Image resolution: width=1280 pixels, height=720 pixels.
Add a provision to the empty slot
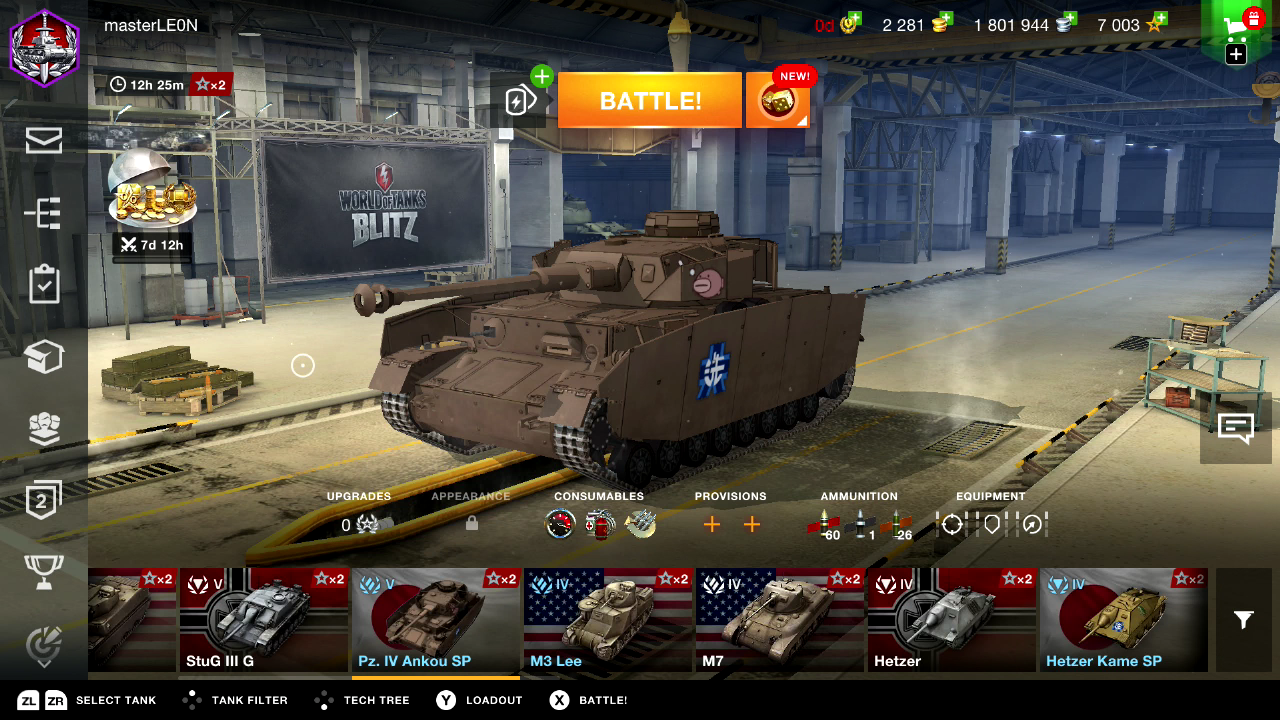(x=712, y=524)
